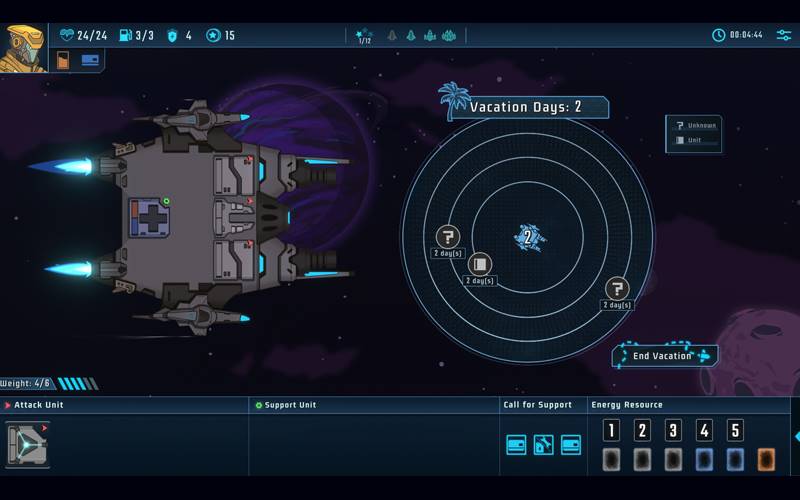The height and width of the screenshot is (500, 800).
Task: Use the wrench repair support call
Action: point(543,445)
